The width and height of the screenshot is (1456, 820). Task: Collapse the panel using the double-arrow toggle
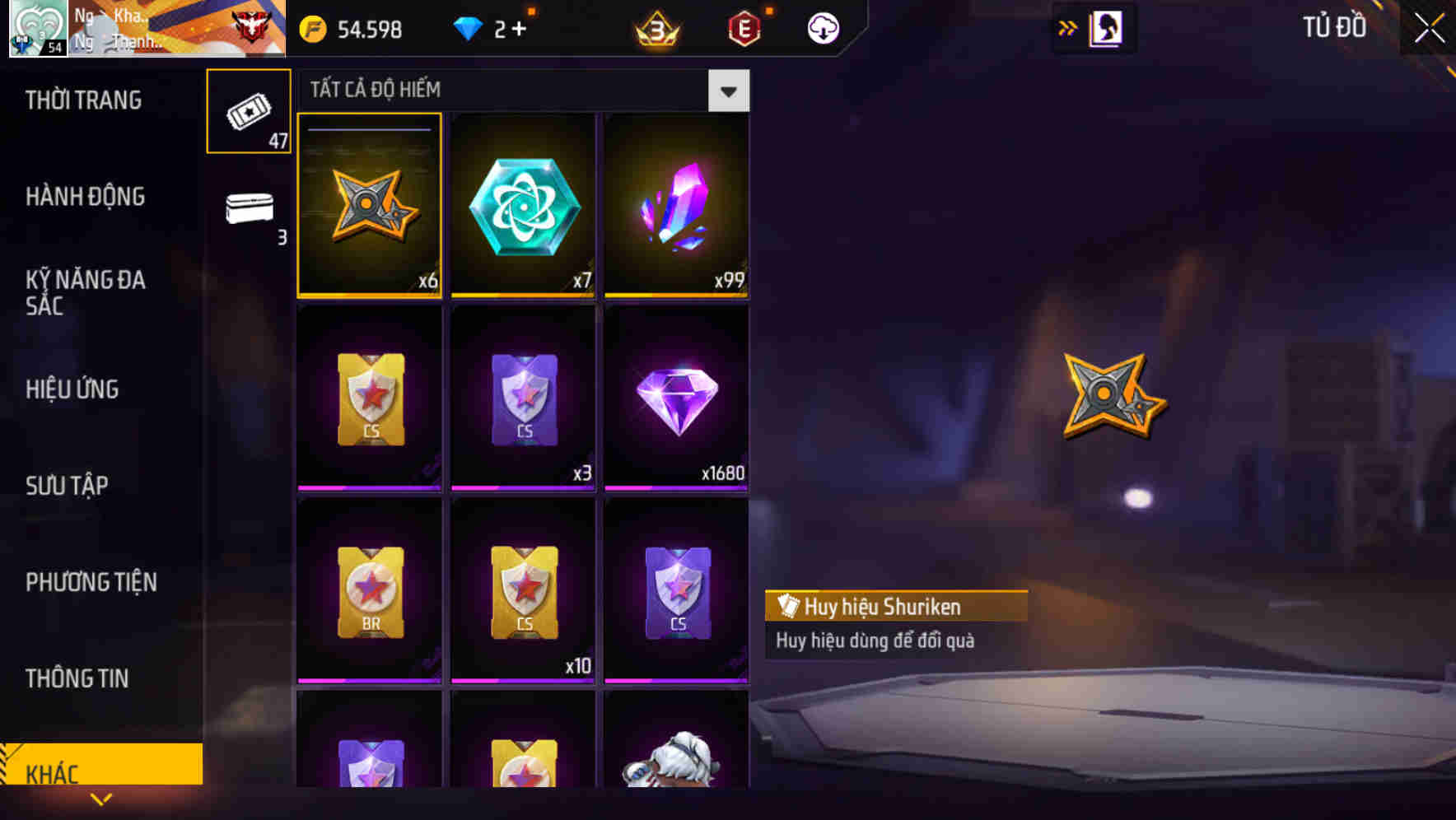1068,27
